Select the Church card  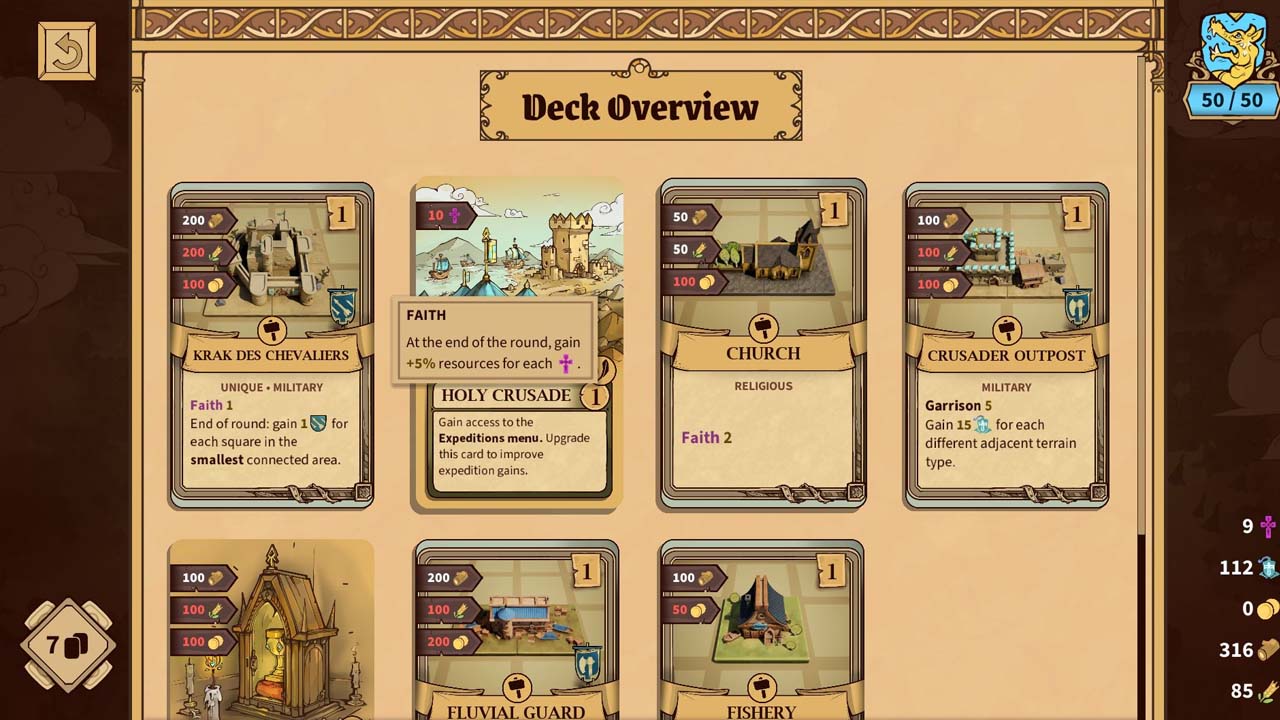pyautogui.click(x=762, y=345)
